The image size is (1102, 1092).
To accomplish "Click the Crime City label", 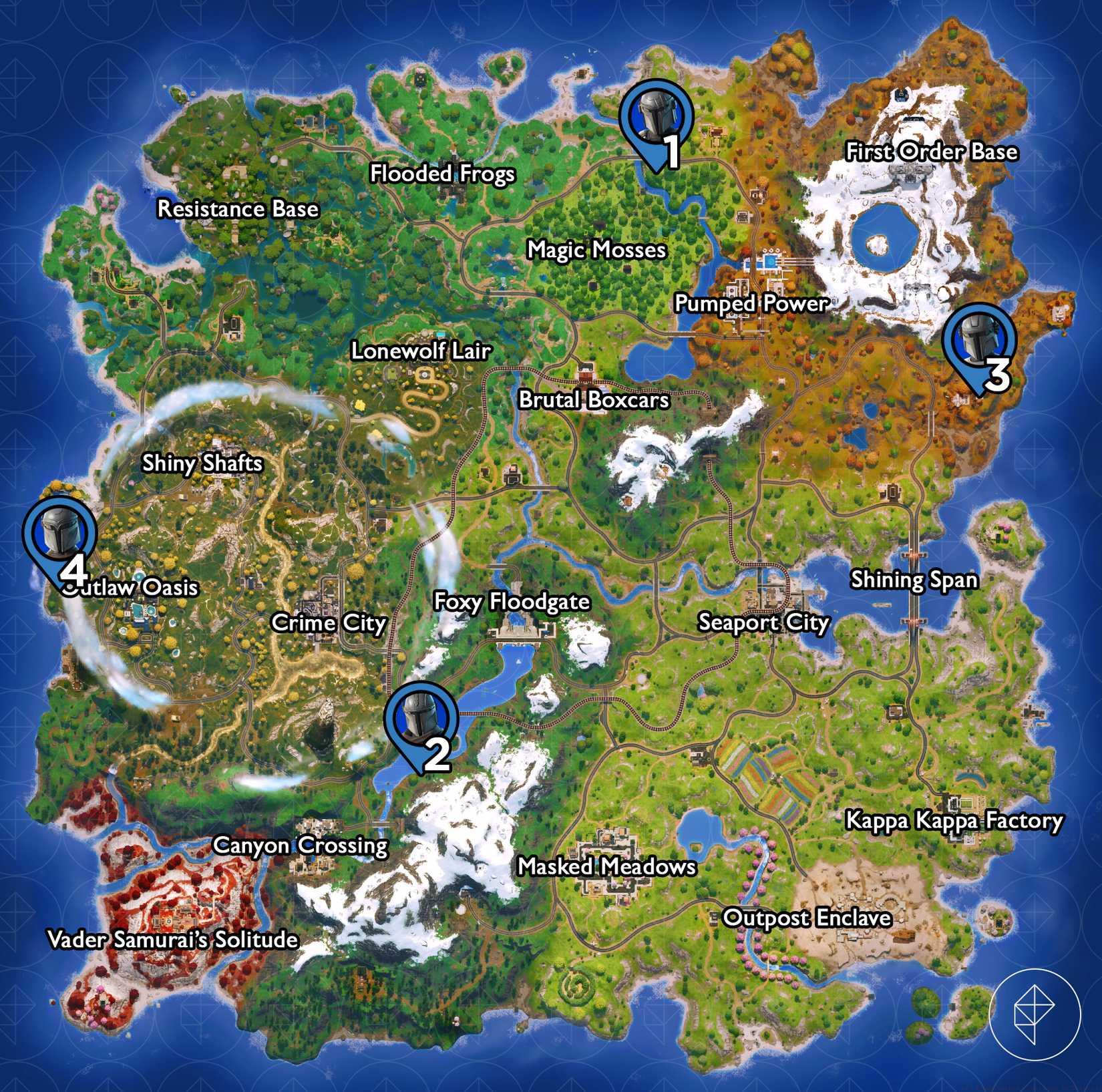I will point(328,623).
